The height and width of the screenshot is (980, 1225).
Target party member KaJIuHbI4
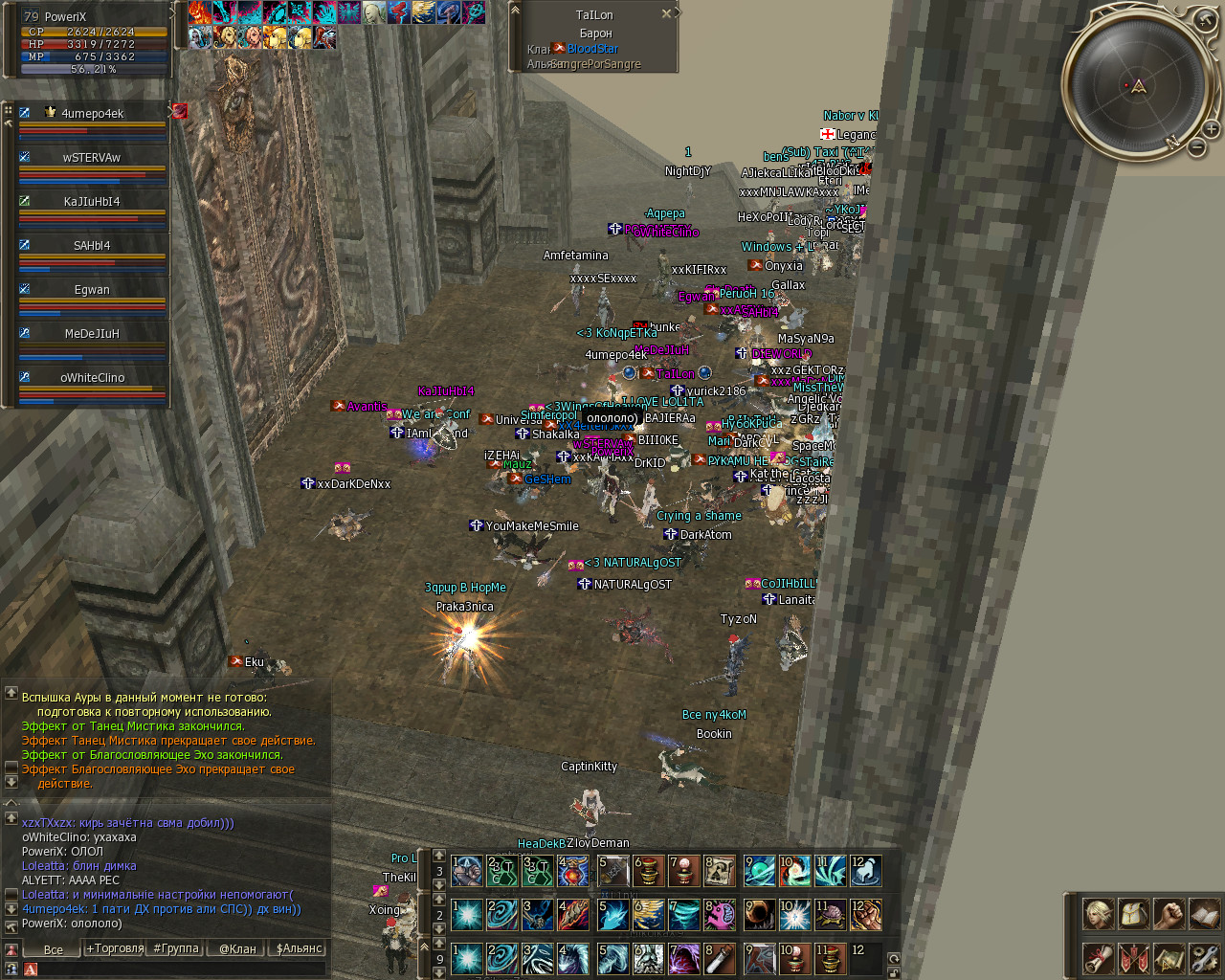click(92, 202)
